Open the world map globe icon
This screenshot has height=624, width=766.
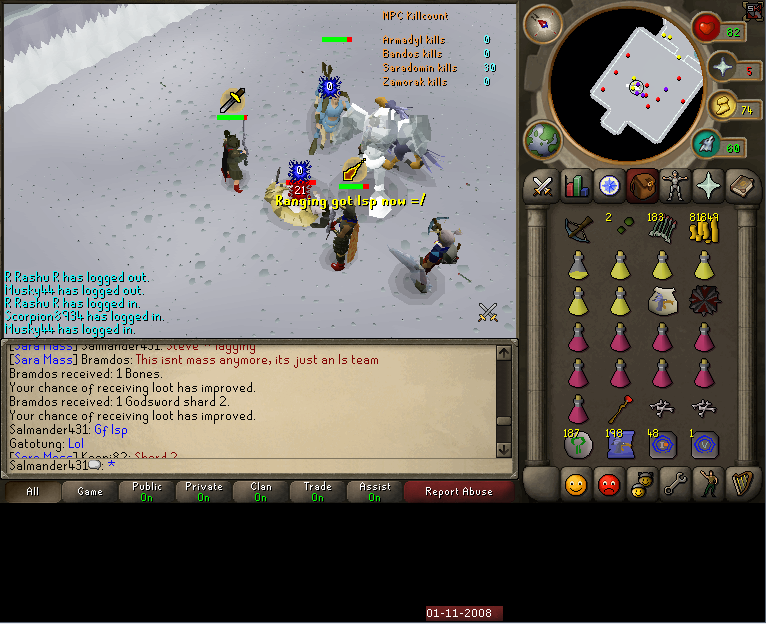[x=543, y=140]
